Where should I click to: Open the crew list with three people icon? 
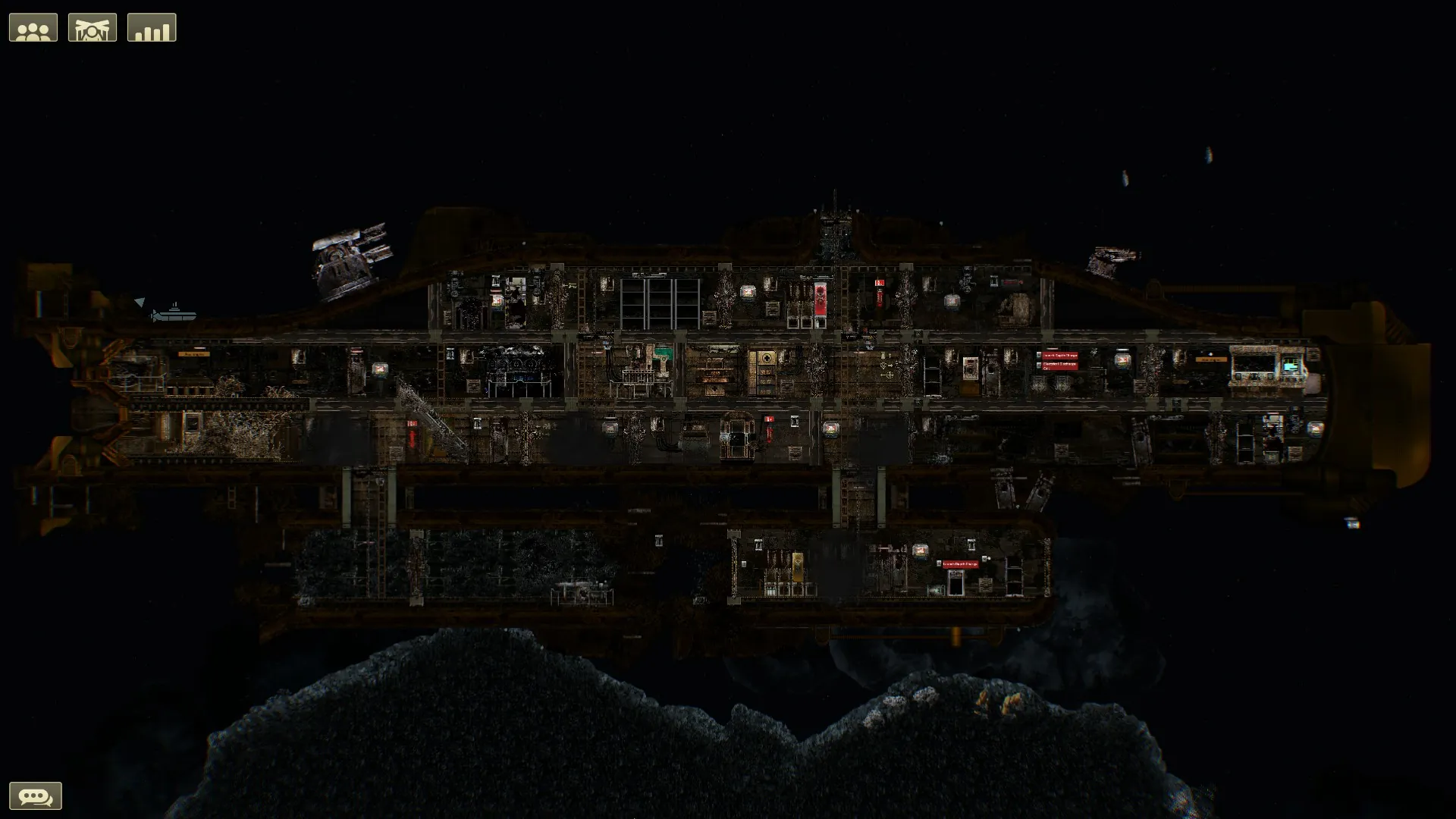point(33,28)
